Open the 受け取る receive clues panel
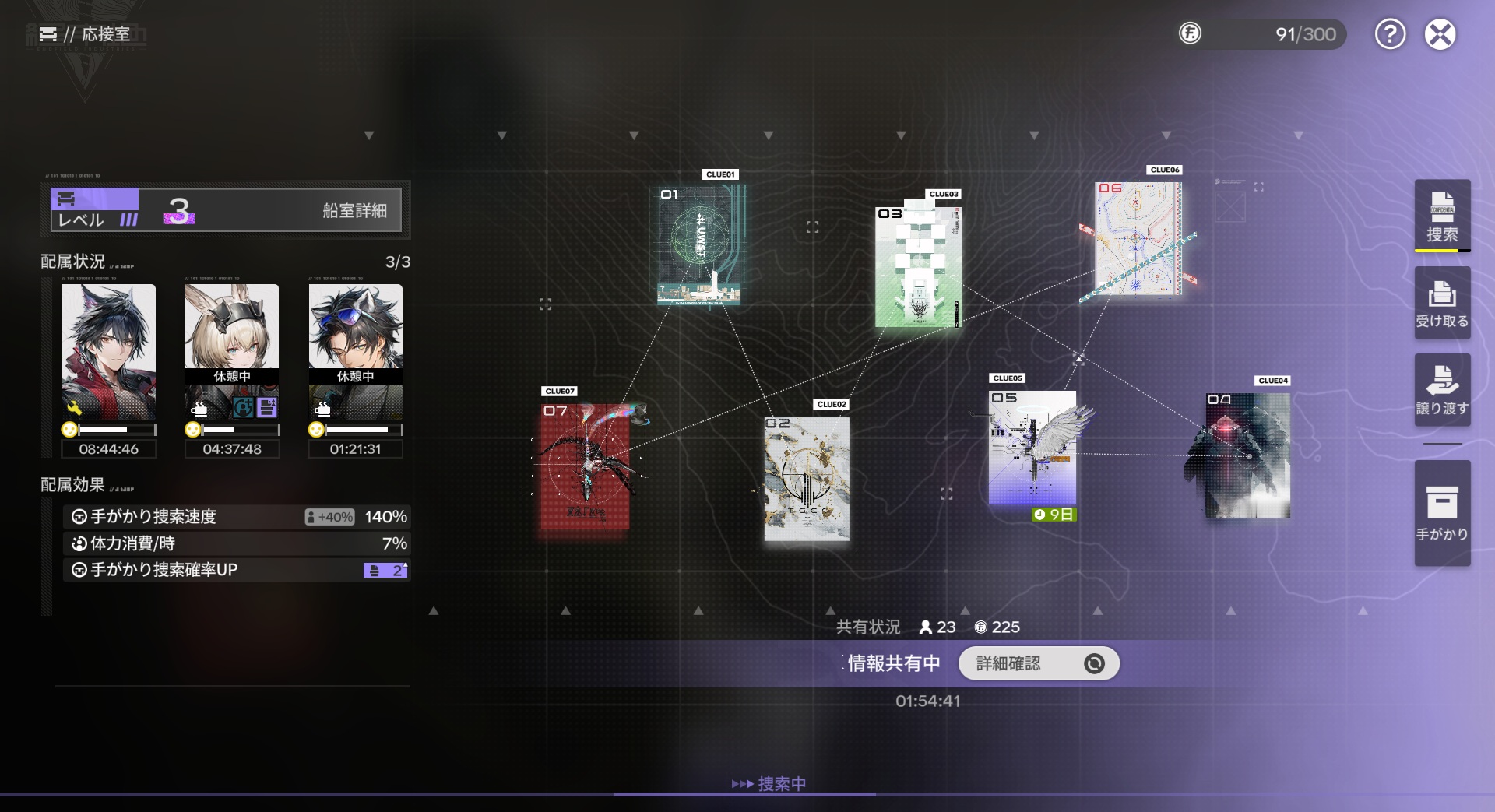This screenshot has width=1495, height=812. pos(1442,303)
